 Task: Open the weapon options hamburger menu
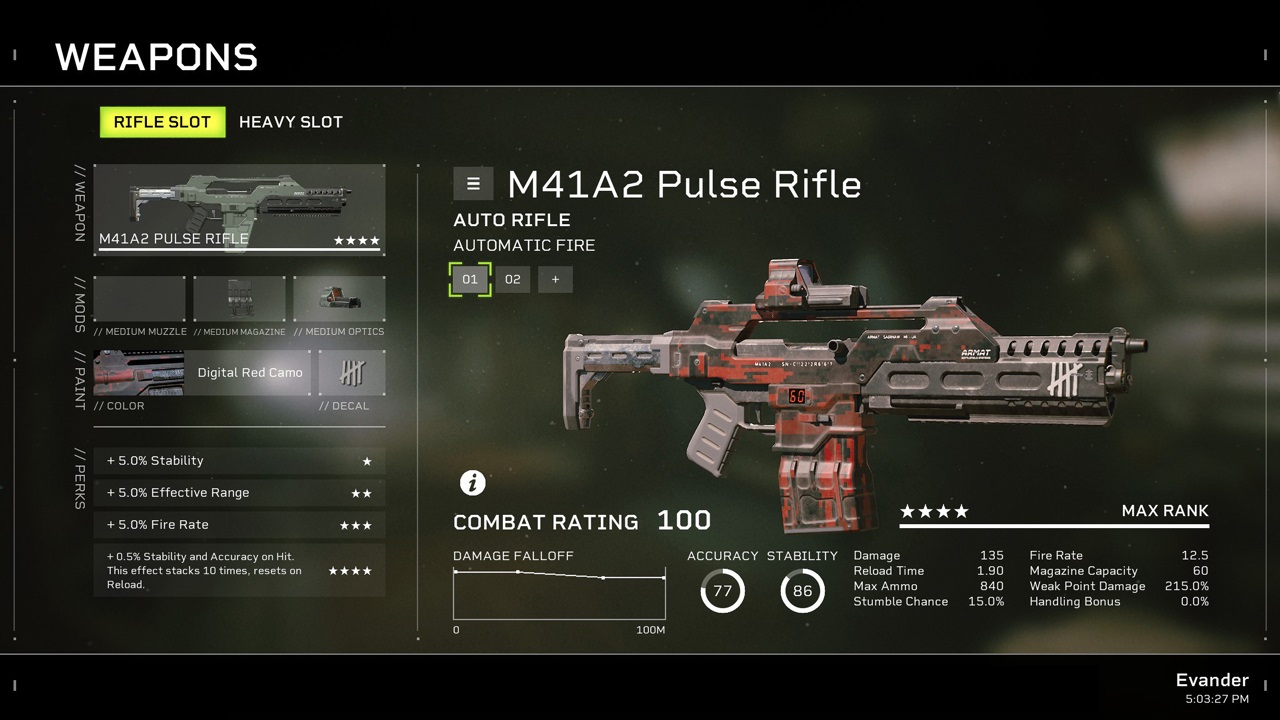tap(473, 184)
